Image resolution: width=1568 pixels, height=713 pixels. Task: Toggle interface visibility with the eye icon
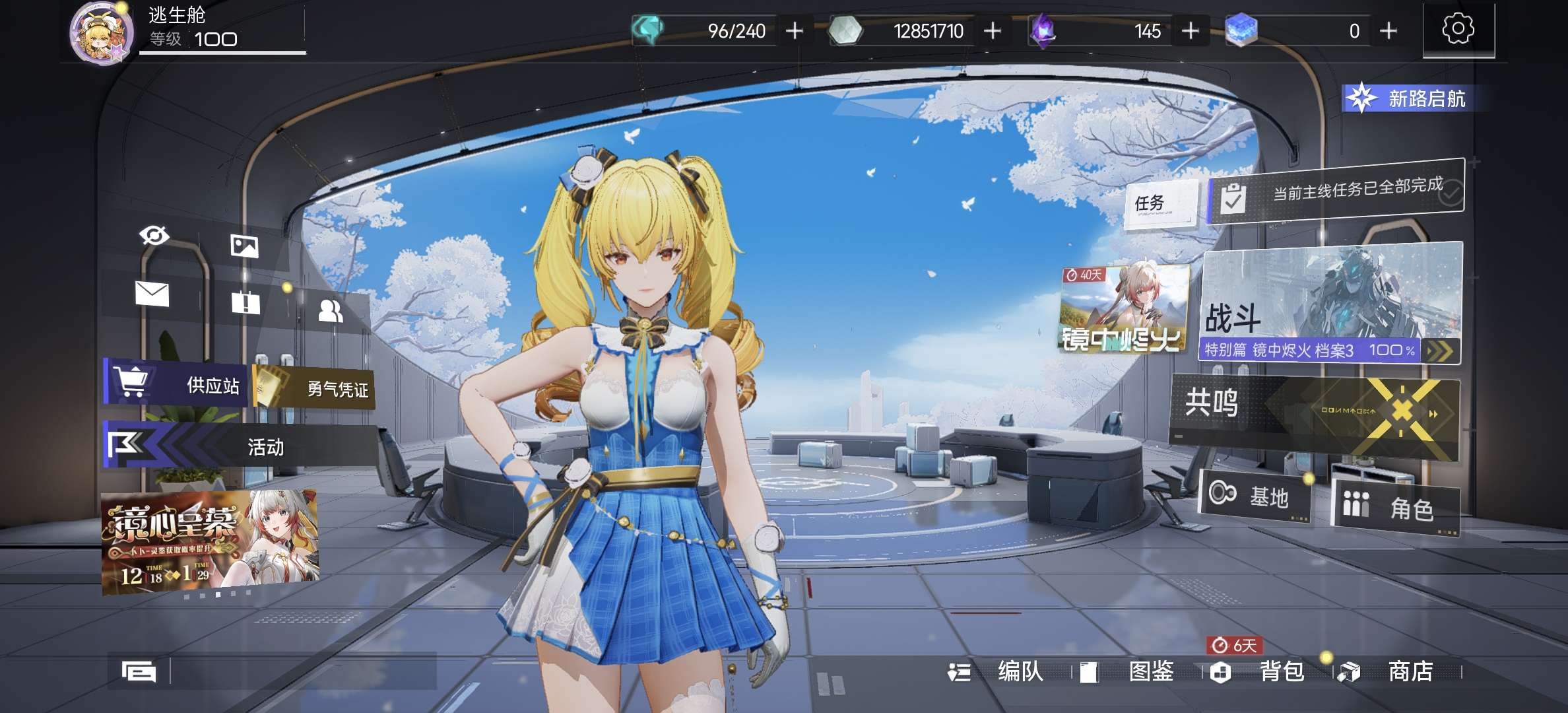click(154, 236)
